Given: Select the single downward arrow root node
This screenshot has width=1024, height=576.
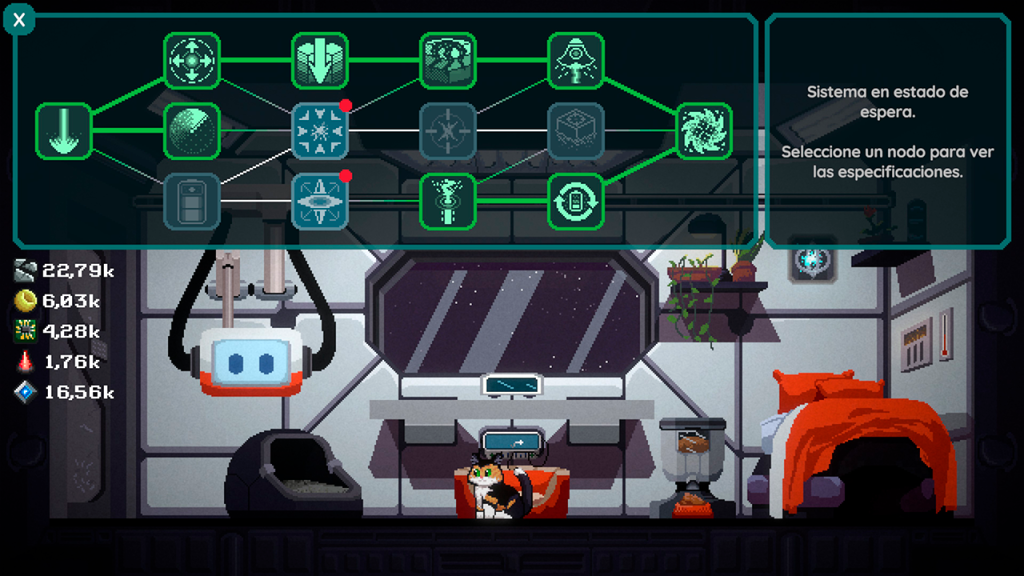Looking at the screenshot, I should [x=64, y=131].
